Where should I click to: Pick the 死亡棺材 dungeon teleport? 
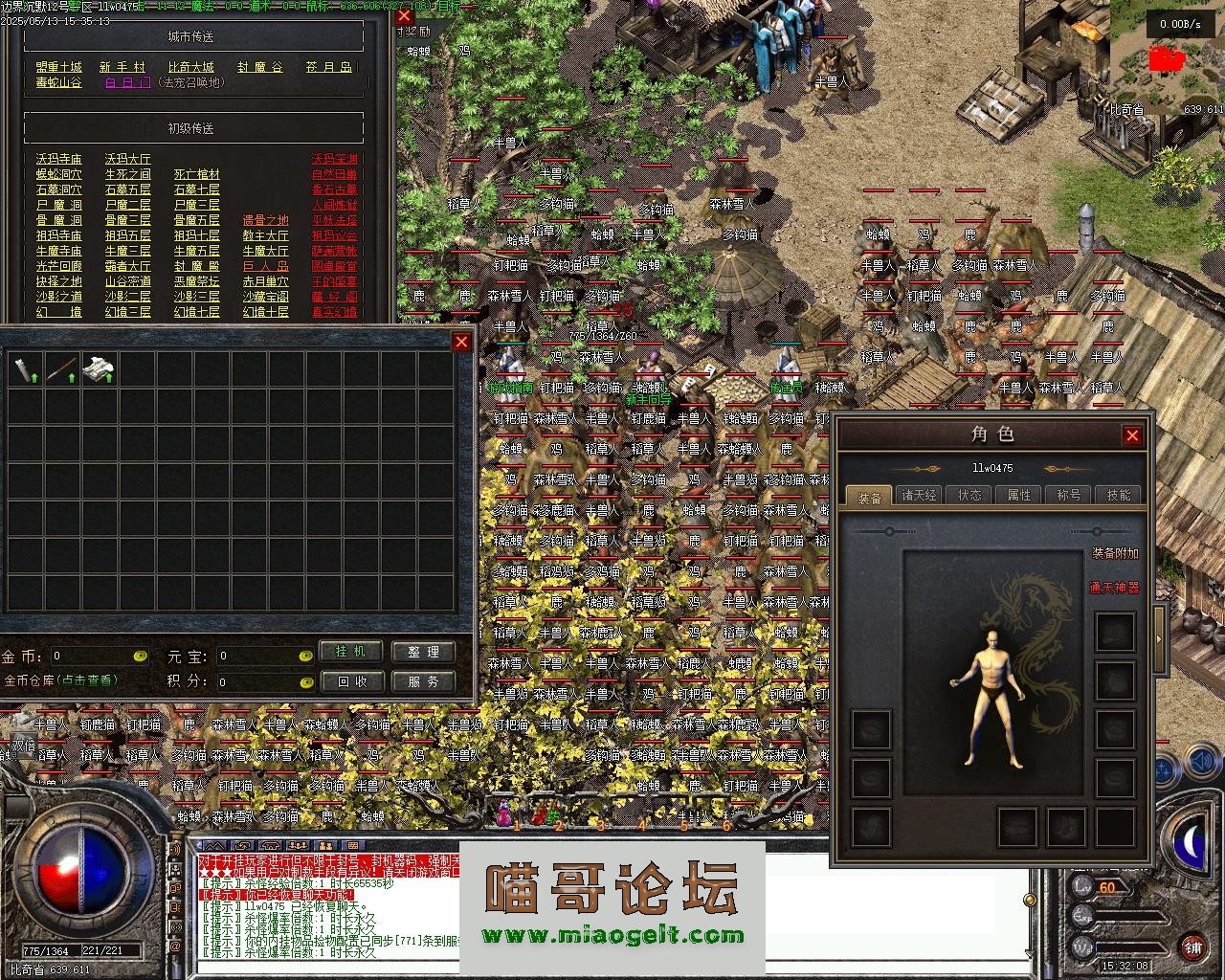pos(197,174)
